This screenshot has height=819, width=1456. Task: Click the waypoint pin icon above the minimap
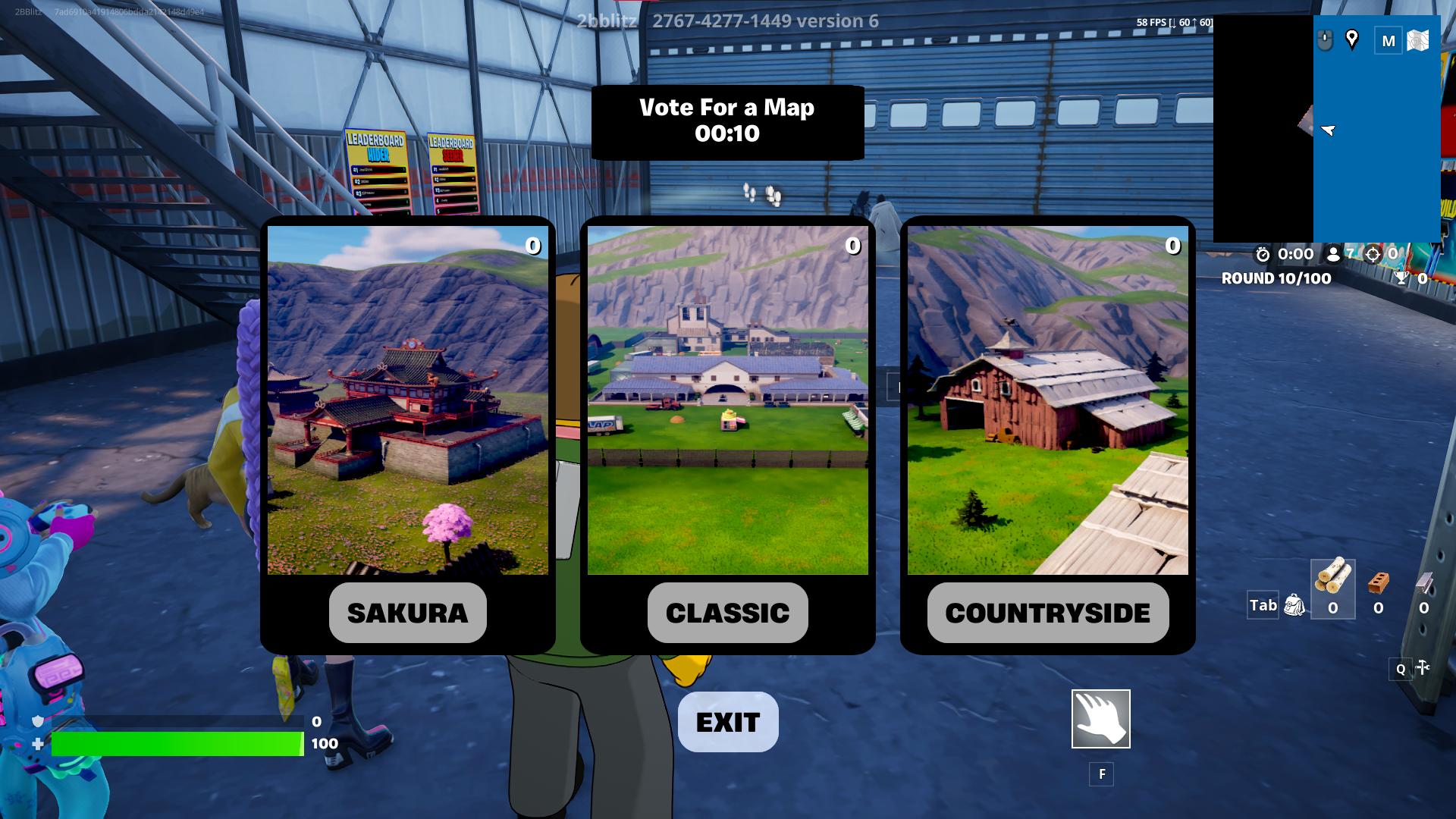(x=1351, y=38)
